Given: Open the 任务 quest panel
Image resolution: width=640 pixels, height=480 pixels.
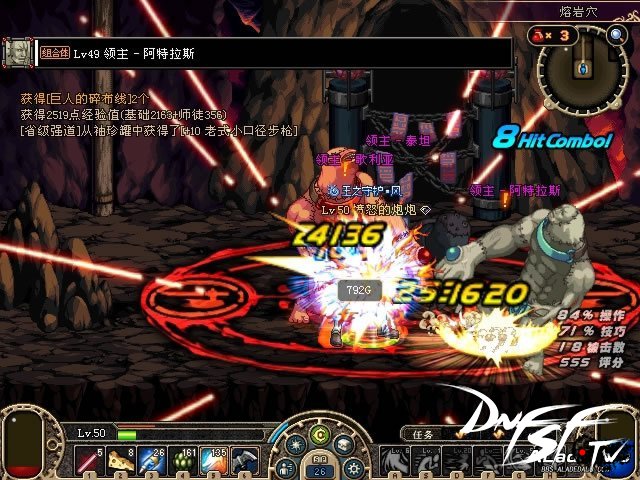Looking at the screenshot, I should pyautogui.click(x=418, y=434).
